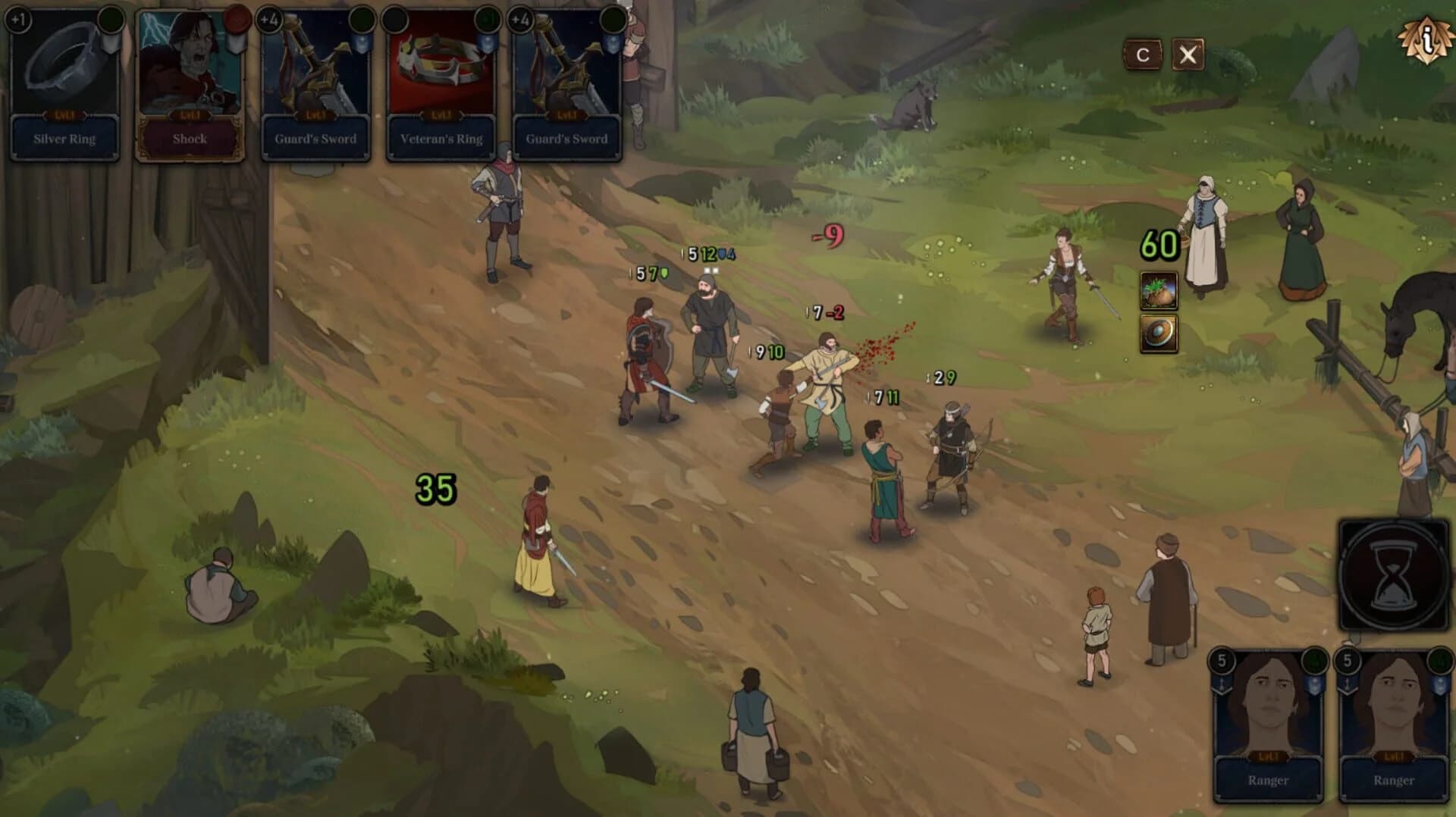1456x817 pixels.
Task: Expand the Lvl.1 banner on the Shock card
Action: pyautogui.click(x=190, y=116)
